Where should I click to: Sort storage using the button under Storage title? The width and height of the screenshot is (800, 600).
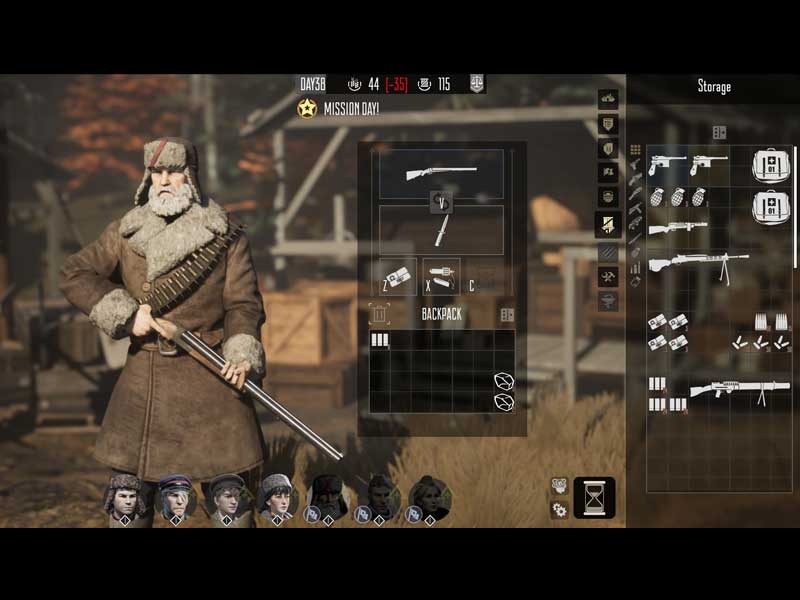coord(718,132)
